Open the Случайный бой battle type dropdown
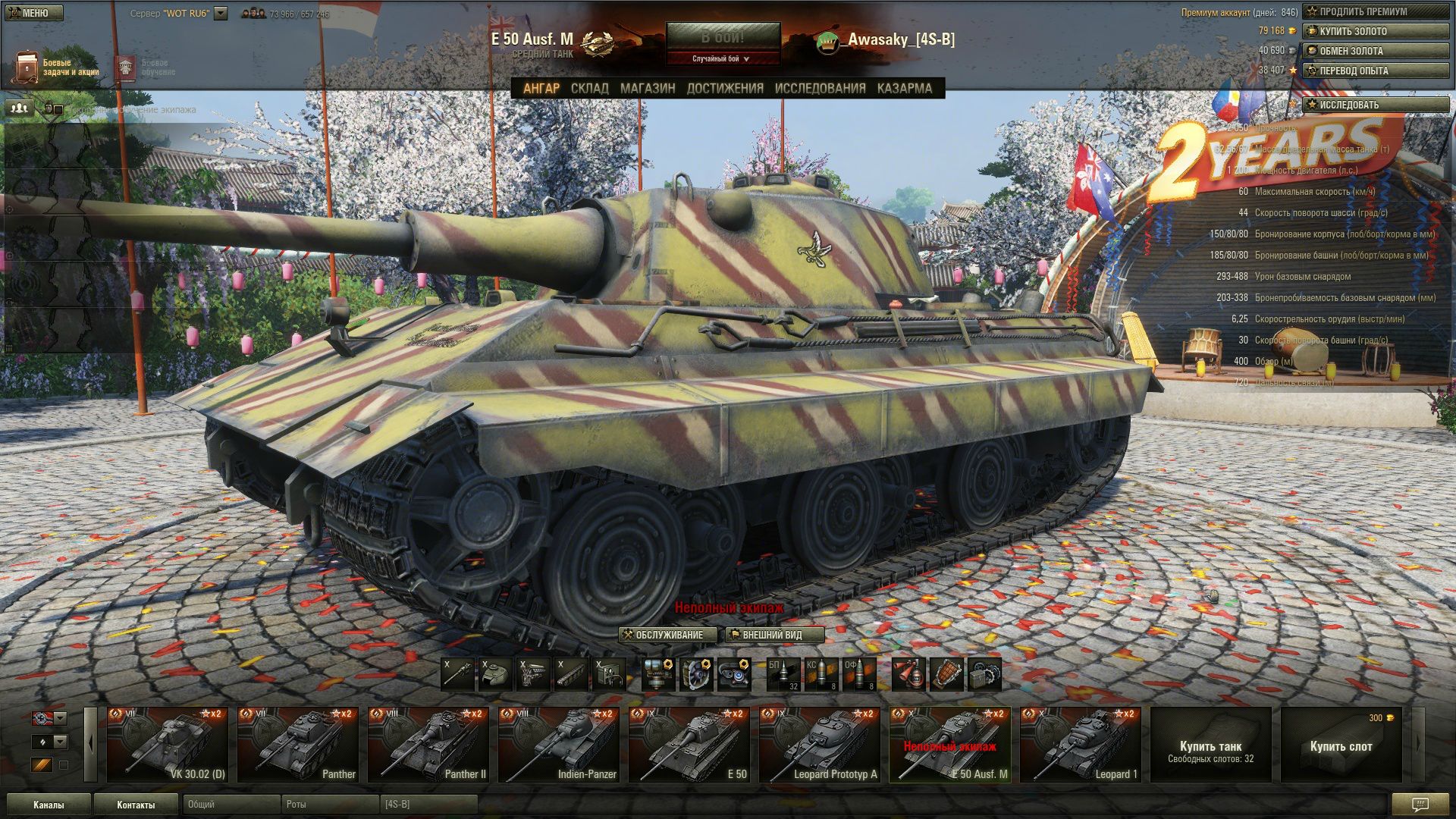 [x=722, y=58]
